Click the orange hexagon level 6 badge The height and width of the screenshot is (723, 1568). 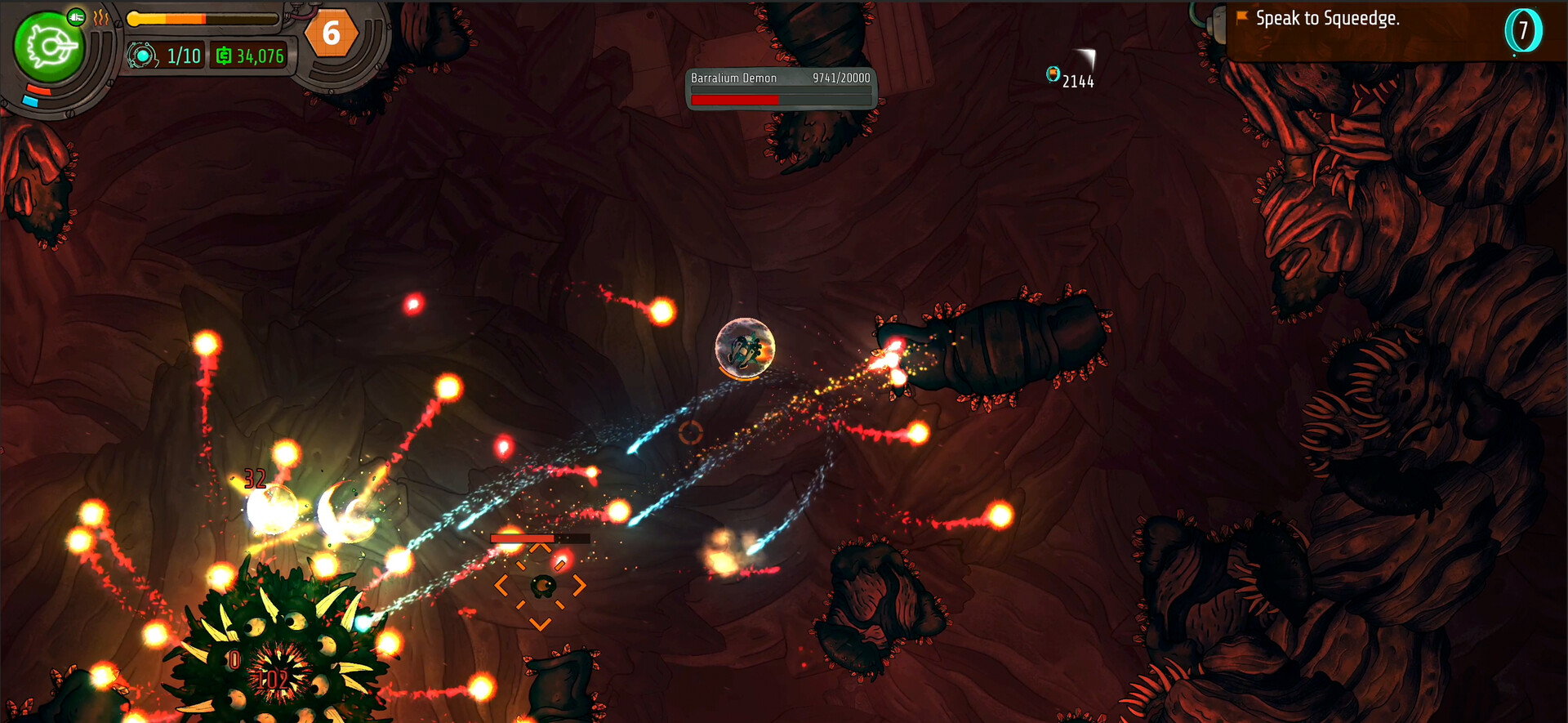coord(331,33)
